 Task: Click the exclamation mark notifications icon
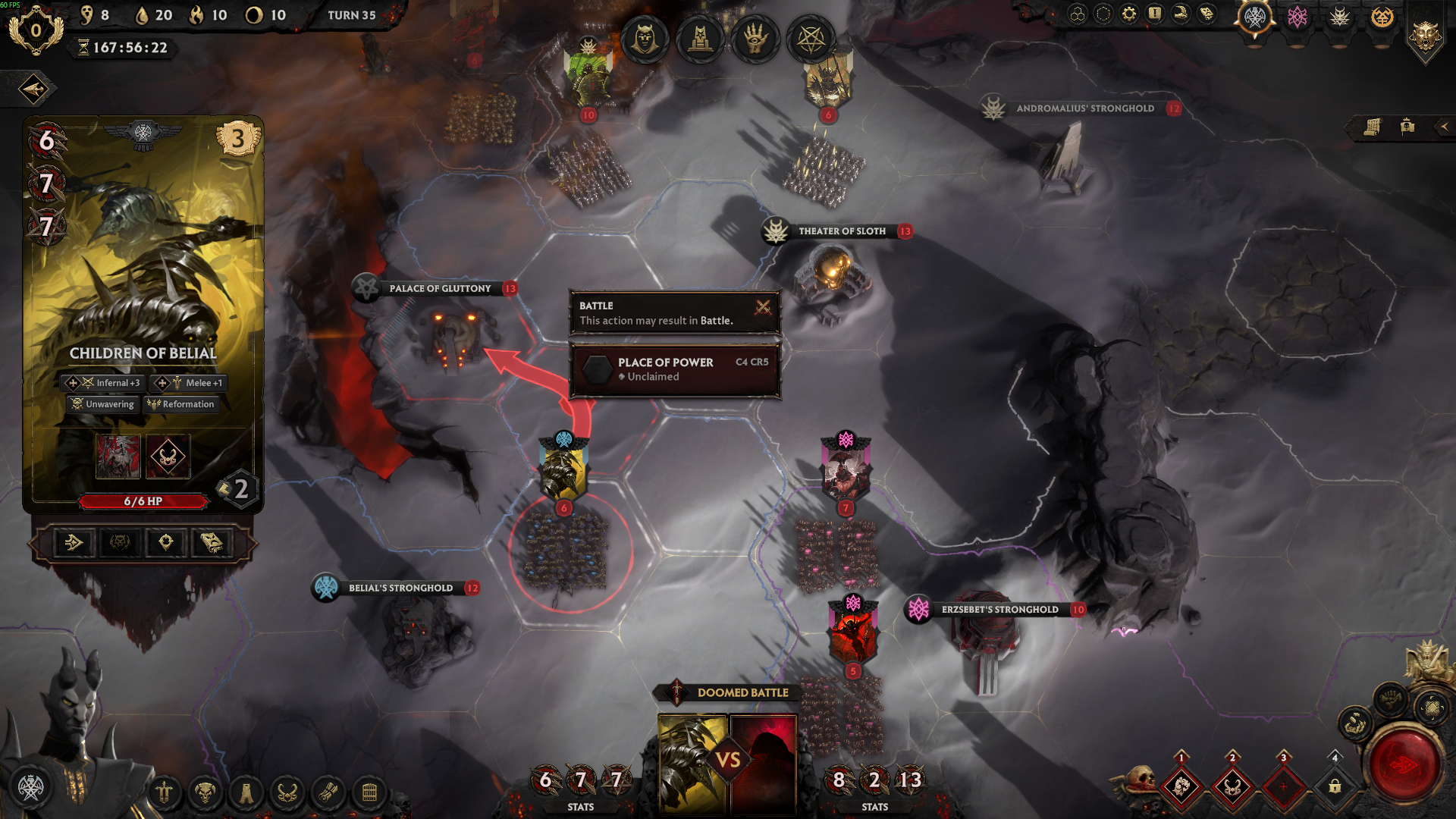pyautogui.click(x=1154, y=14)
